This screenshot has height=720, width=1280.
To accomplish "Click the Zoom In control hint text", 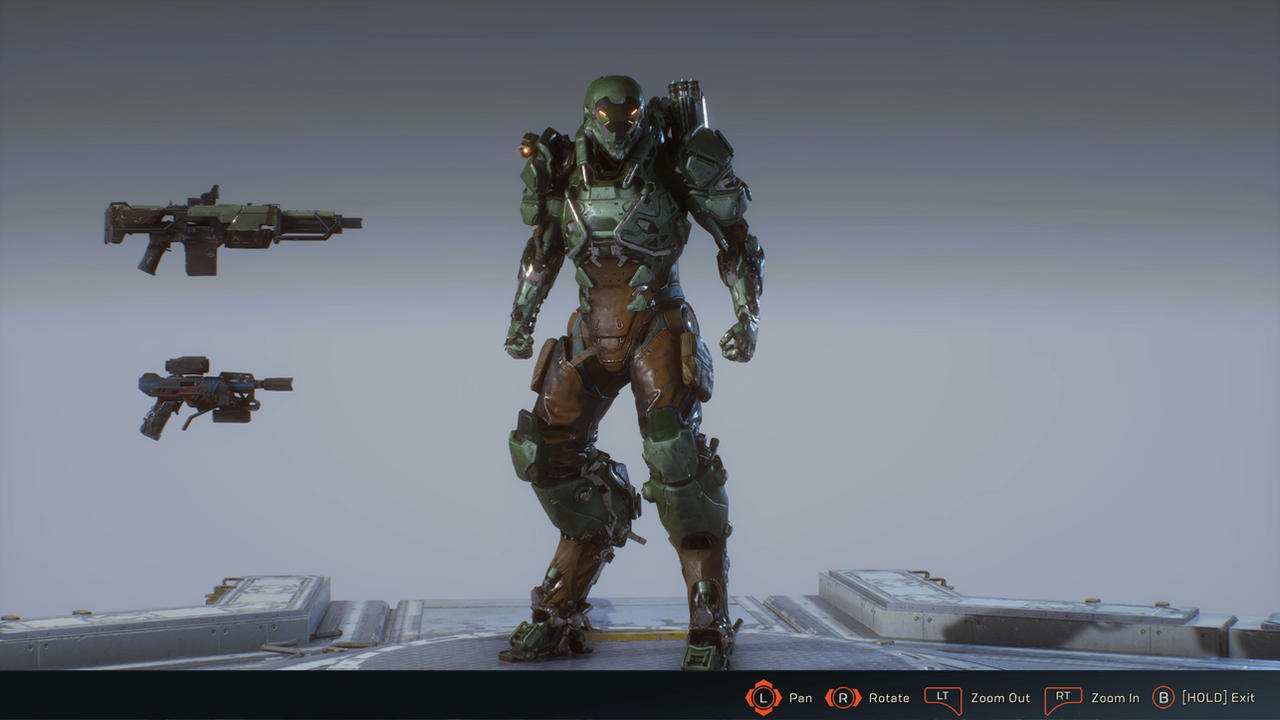I will (1113, 698).
